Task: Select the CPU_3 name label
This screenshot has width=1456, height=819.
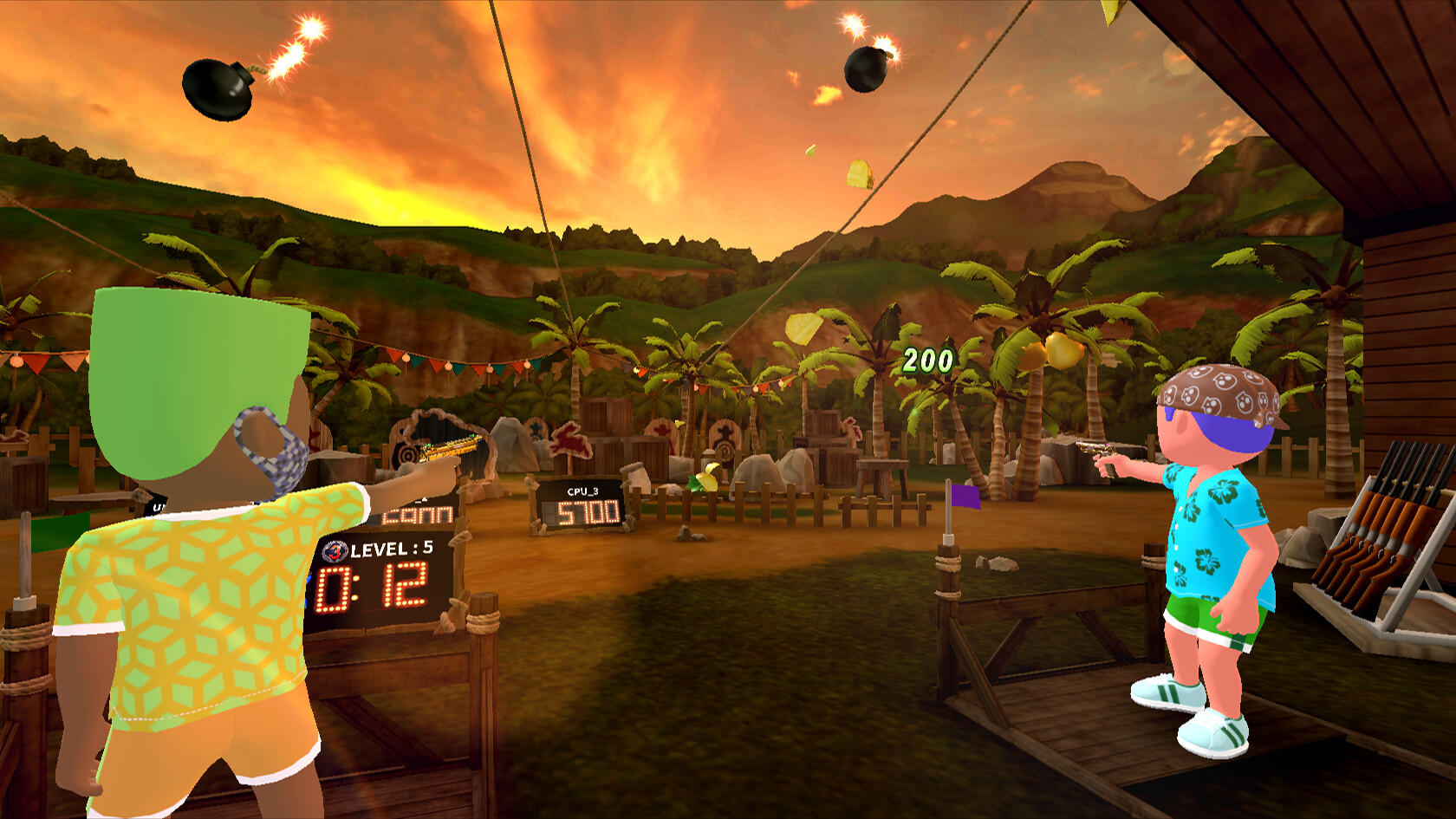Action: (x=582, y=492)
